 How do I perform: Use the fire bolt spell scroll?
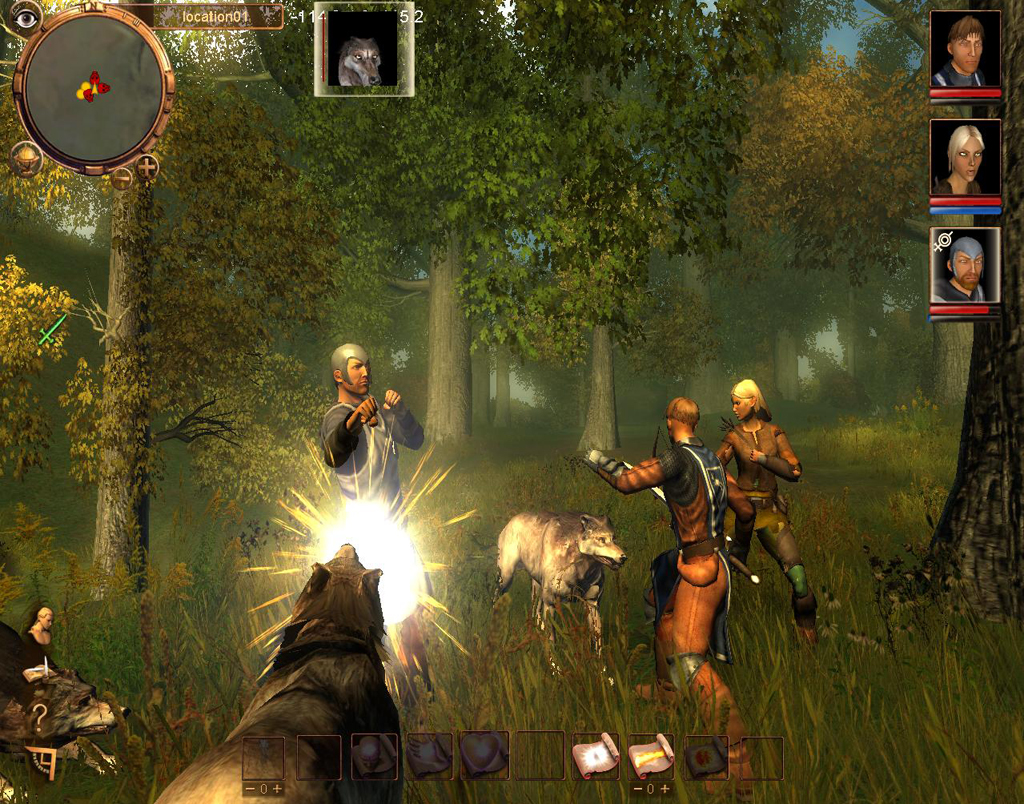point(649,757)
